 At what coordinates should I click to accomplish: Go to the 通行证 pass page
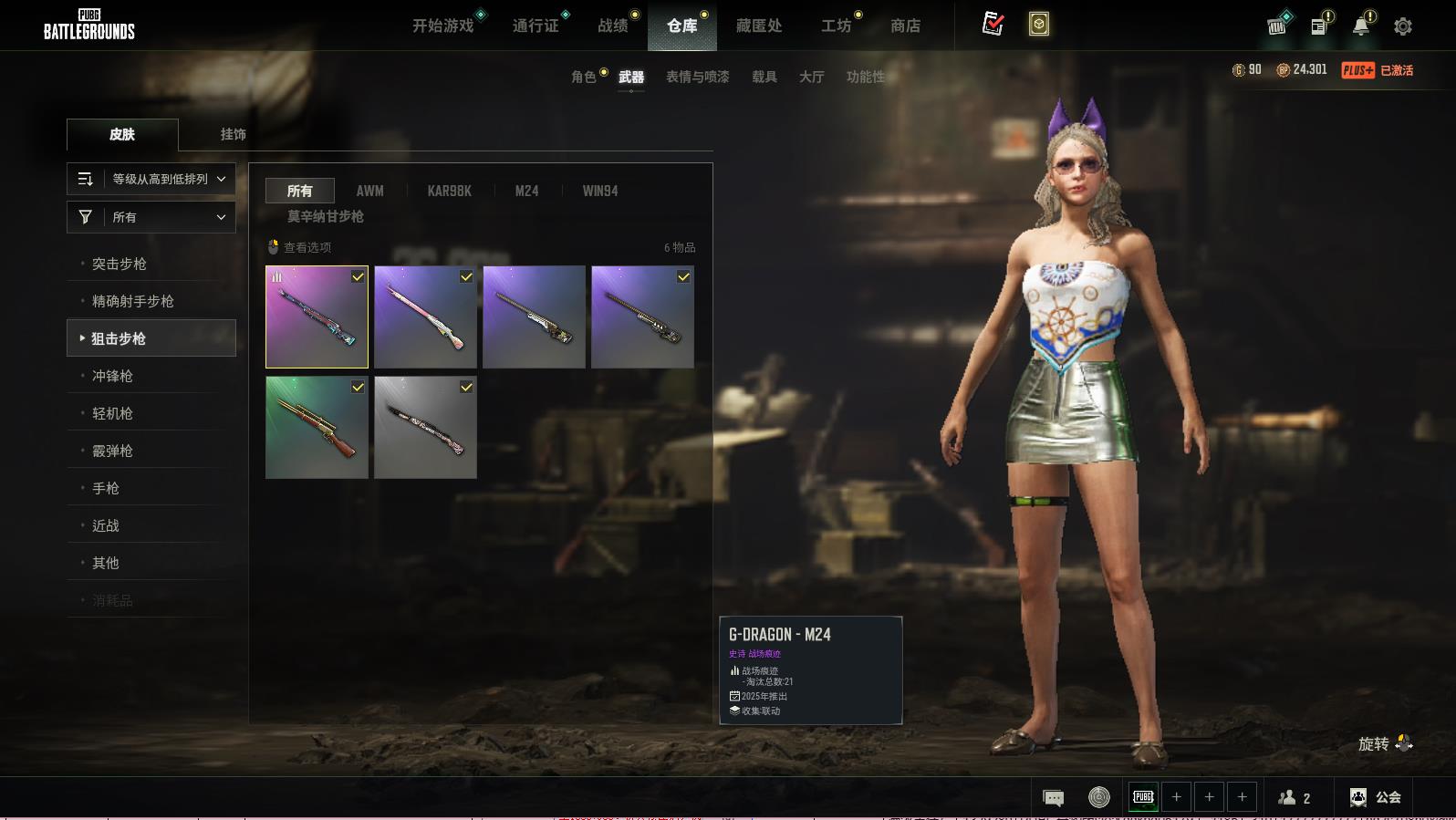coord(536,26)
